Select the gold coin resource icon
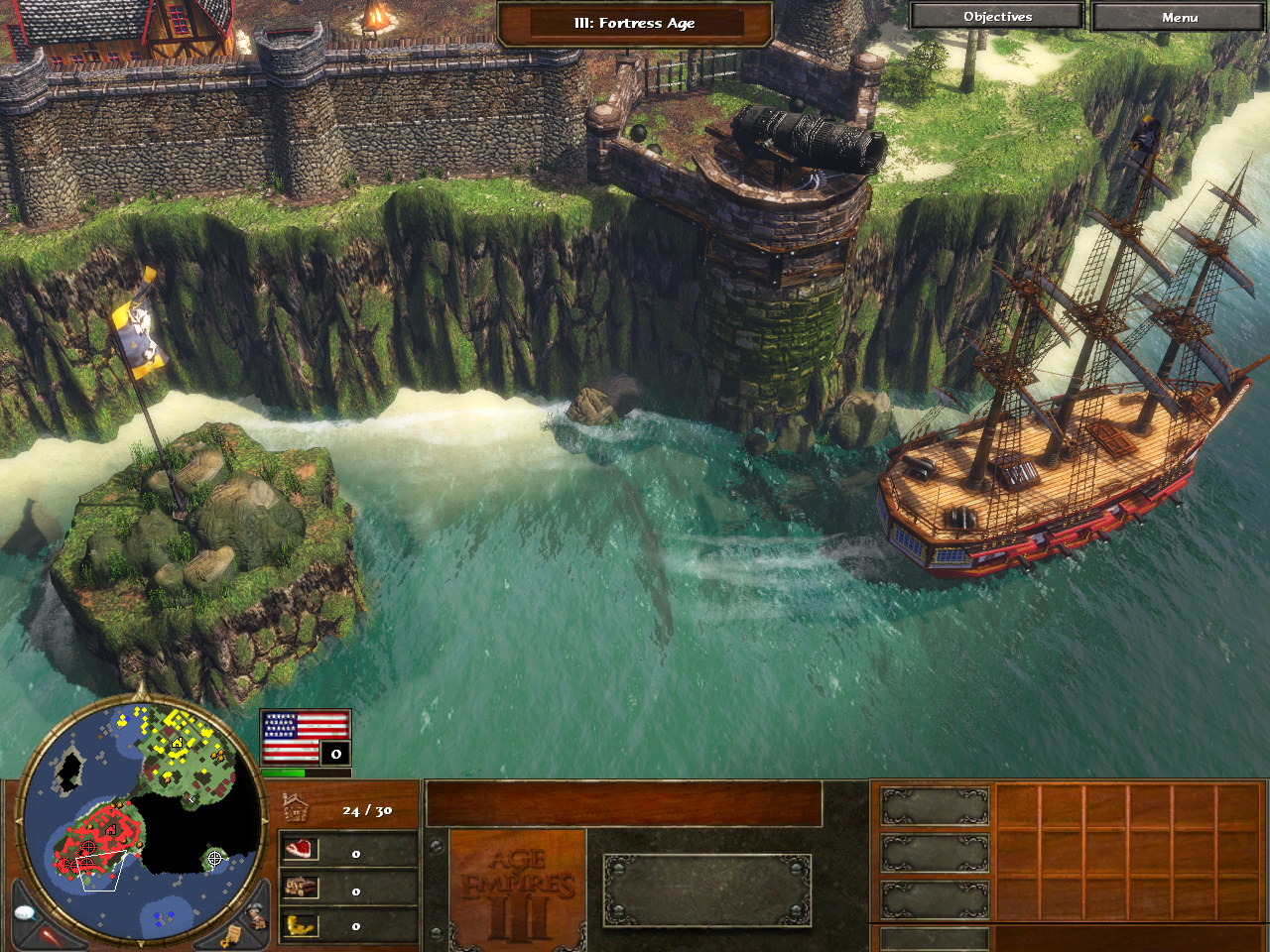The width and height of the screenshot is (1270, 952). click(300, 925)
